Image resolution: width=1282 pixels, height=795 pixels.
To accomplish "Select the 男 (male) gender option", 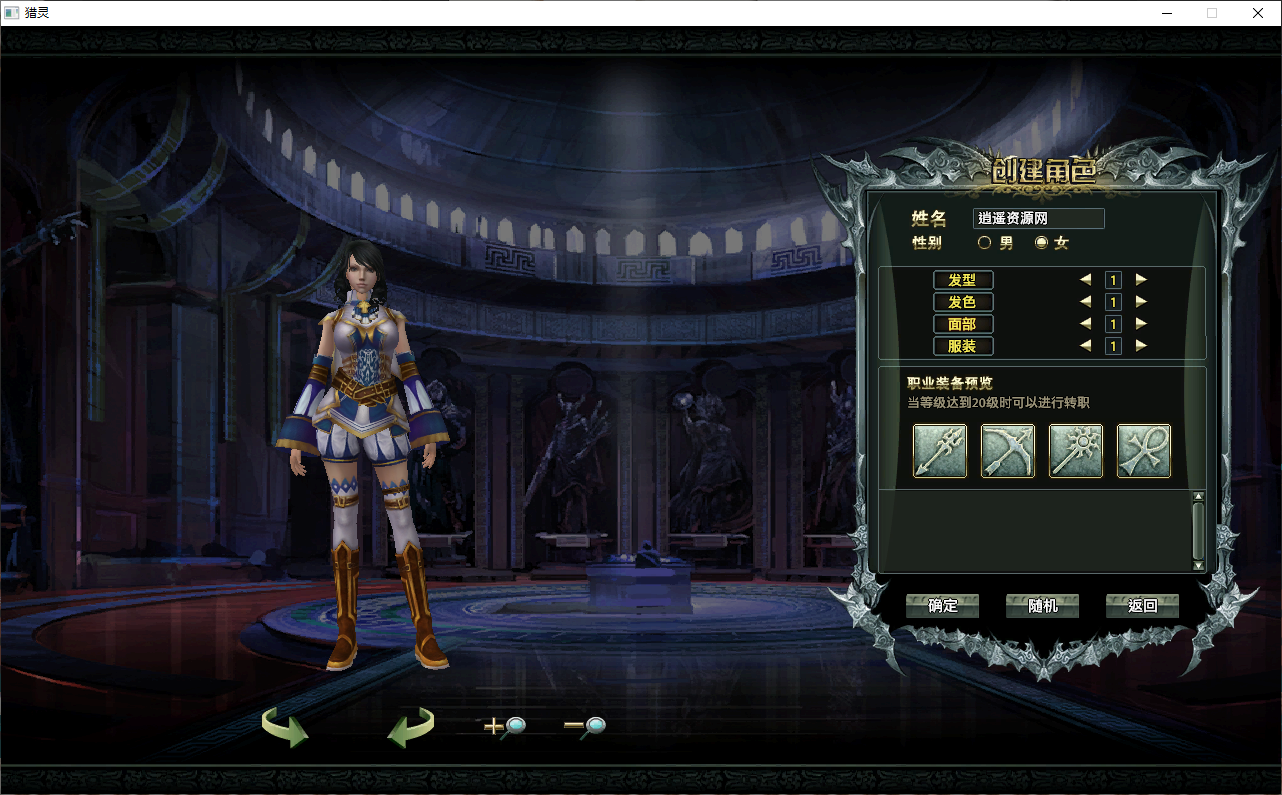I will (x=984, y=242).
